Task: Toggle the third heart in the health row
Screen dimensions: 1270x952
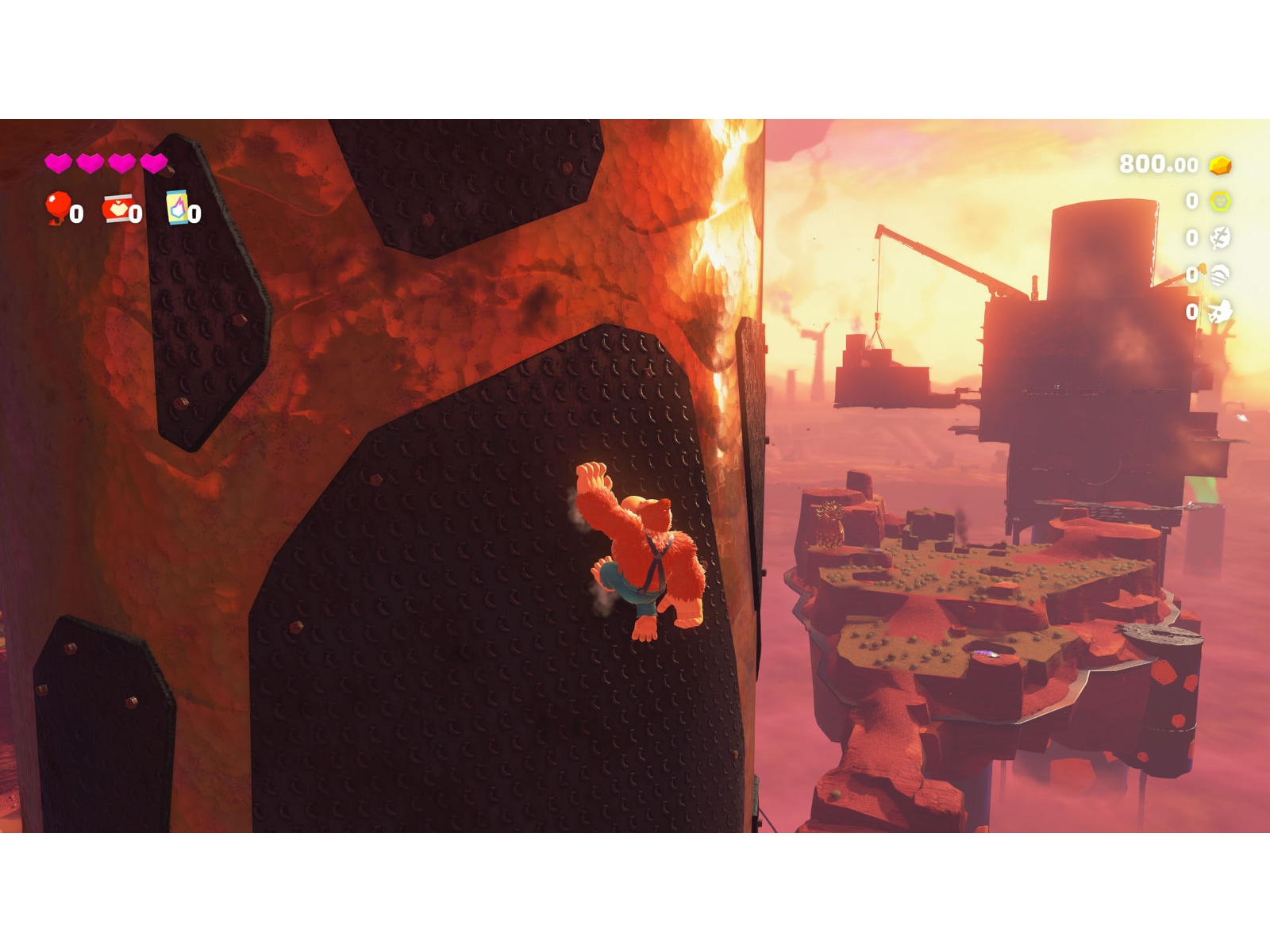Action: pos(121,163)
